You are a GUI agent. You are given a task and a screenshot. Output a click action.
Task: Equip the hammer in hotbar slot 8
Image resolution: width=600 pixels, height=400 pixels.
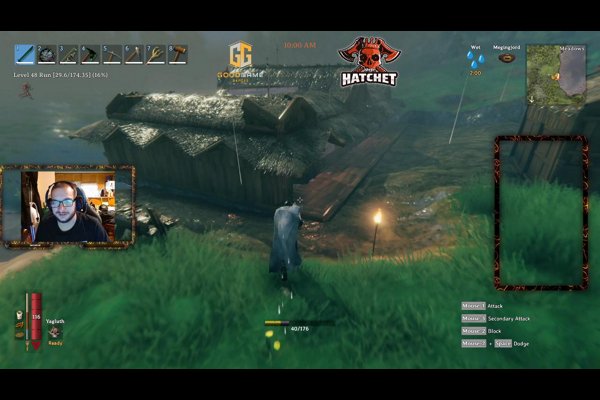click(178, 54)
